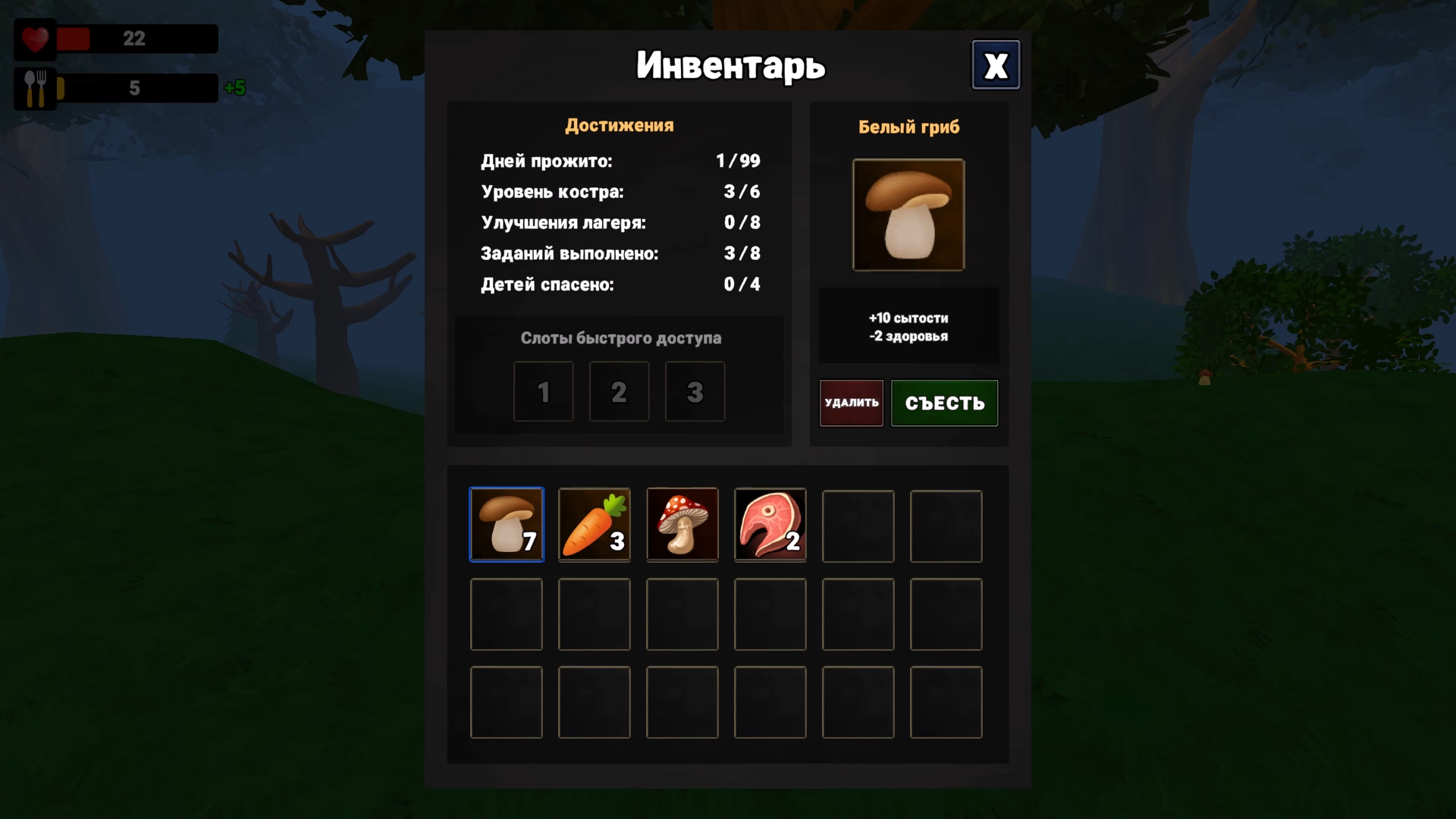This screenshot has height=819, width=1456.
Task: Select the raw meat item stack
Action: tap(770, 525)
